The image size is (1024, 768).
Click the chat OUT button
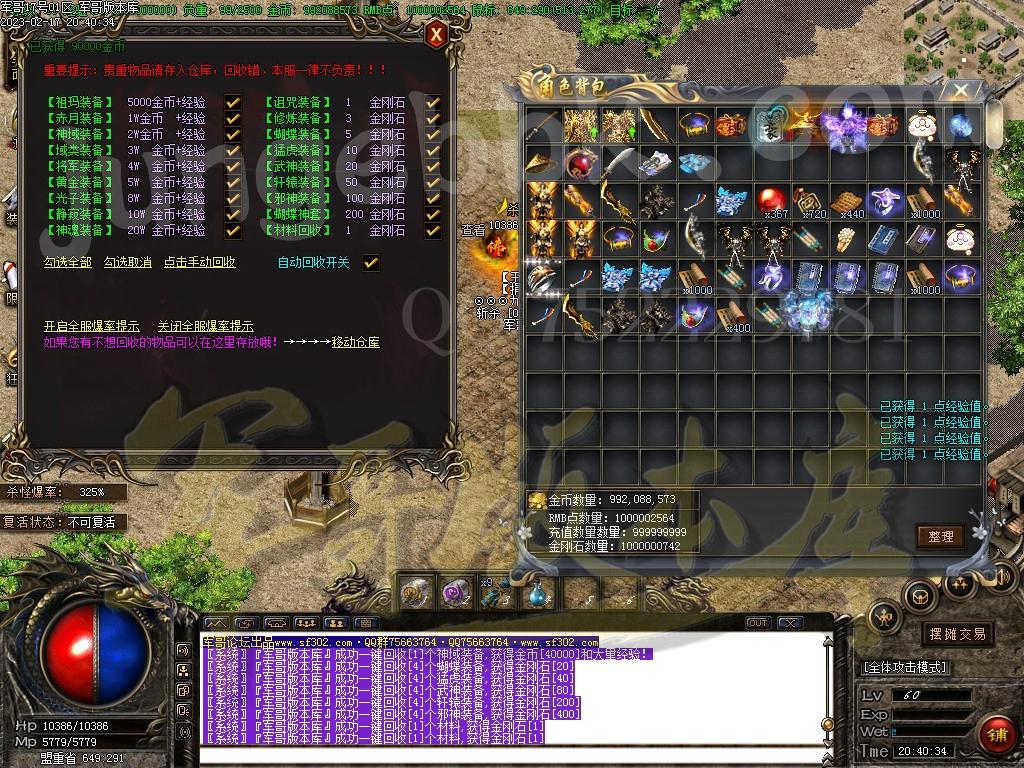coord(758,623)
